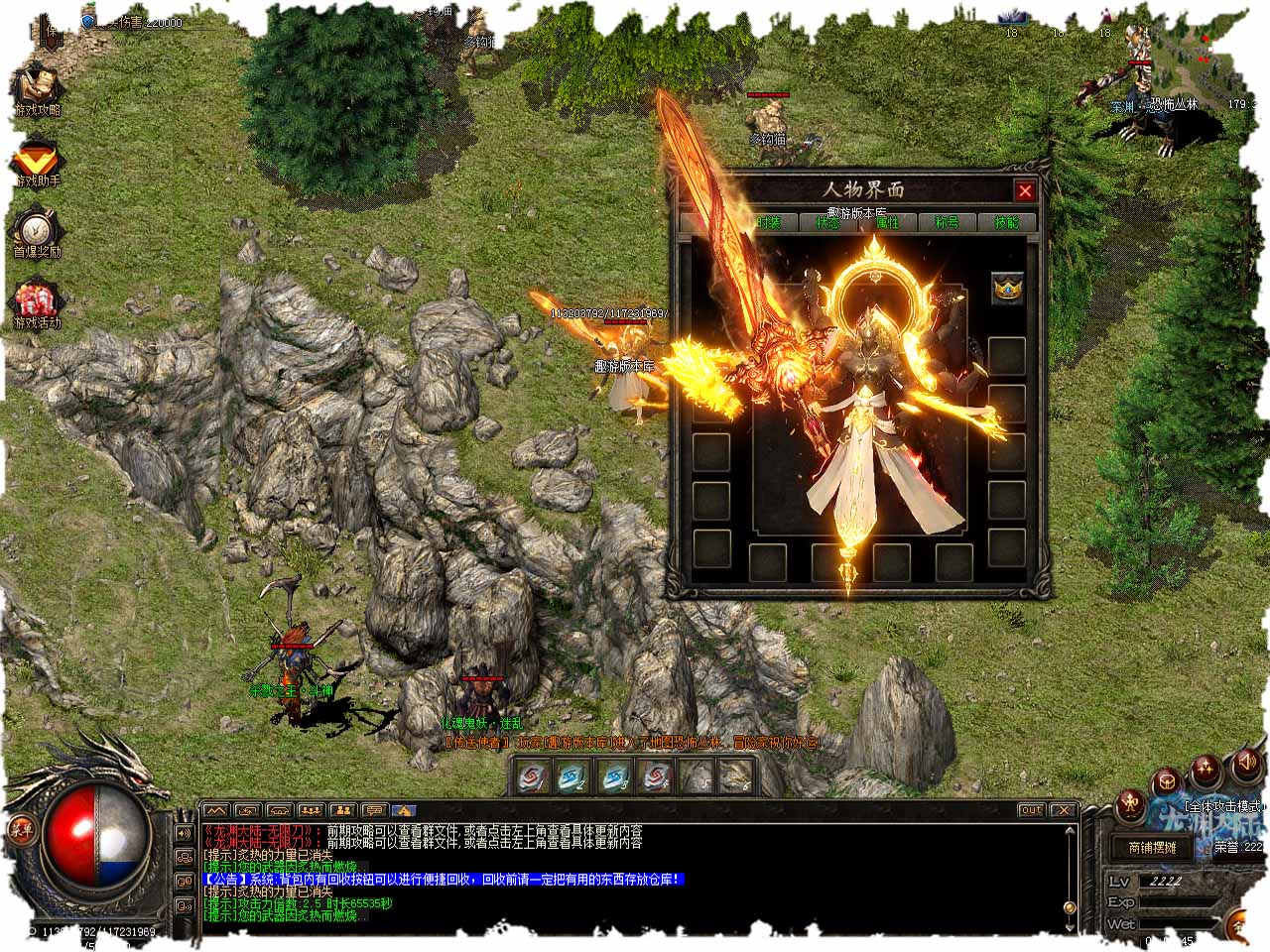The height and width of the screenshot is (952, 1270).
Task: Show the 称号 tab
Action: coord(947,223)
